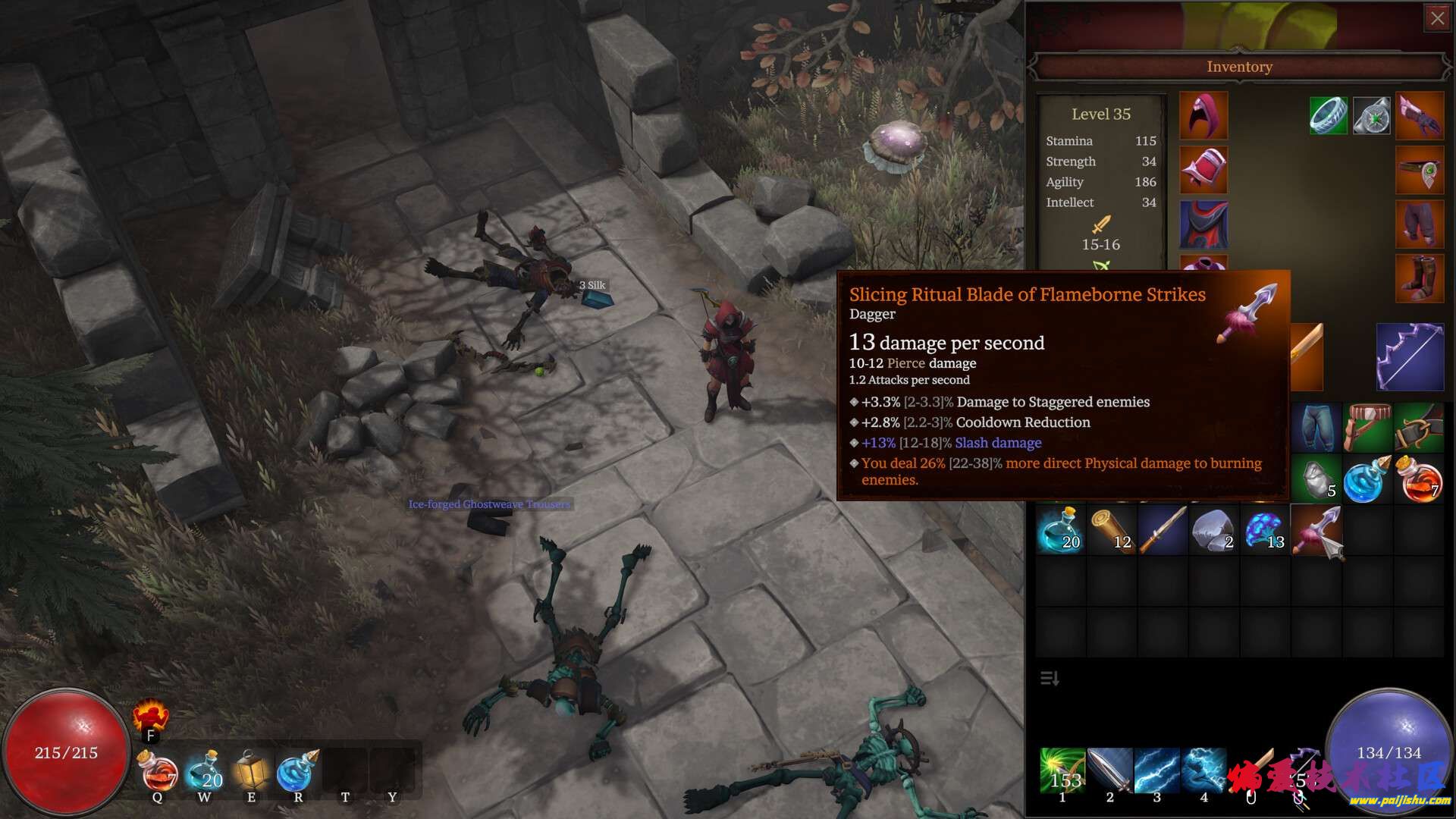Image resolution: width=1456 pixels, height=819 pixels.
Task: Select the wood log stack of 12
Action: tap(1112, 531)
